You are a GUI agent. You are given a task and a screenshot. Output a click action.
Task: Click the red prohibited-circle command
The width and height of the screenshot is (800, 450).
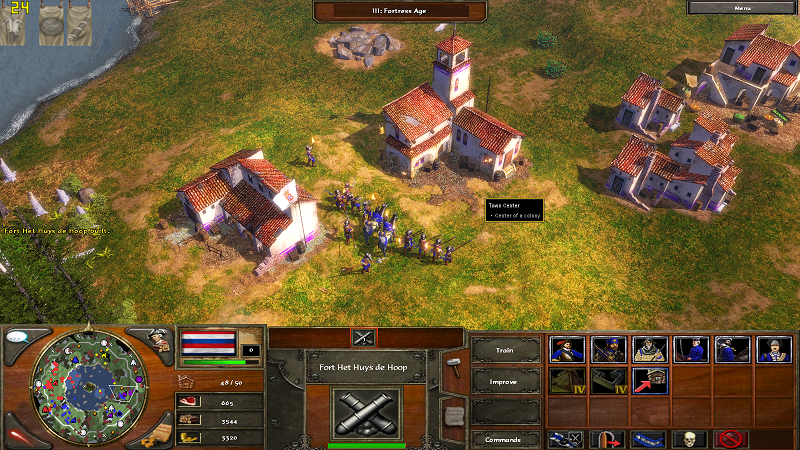click(x=732, y=438)
